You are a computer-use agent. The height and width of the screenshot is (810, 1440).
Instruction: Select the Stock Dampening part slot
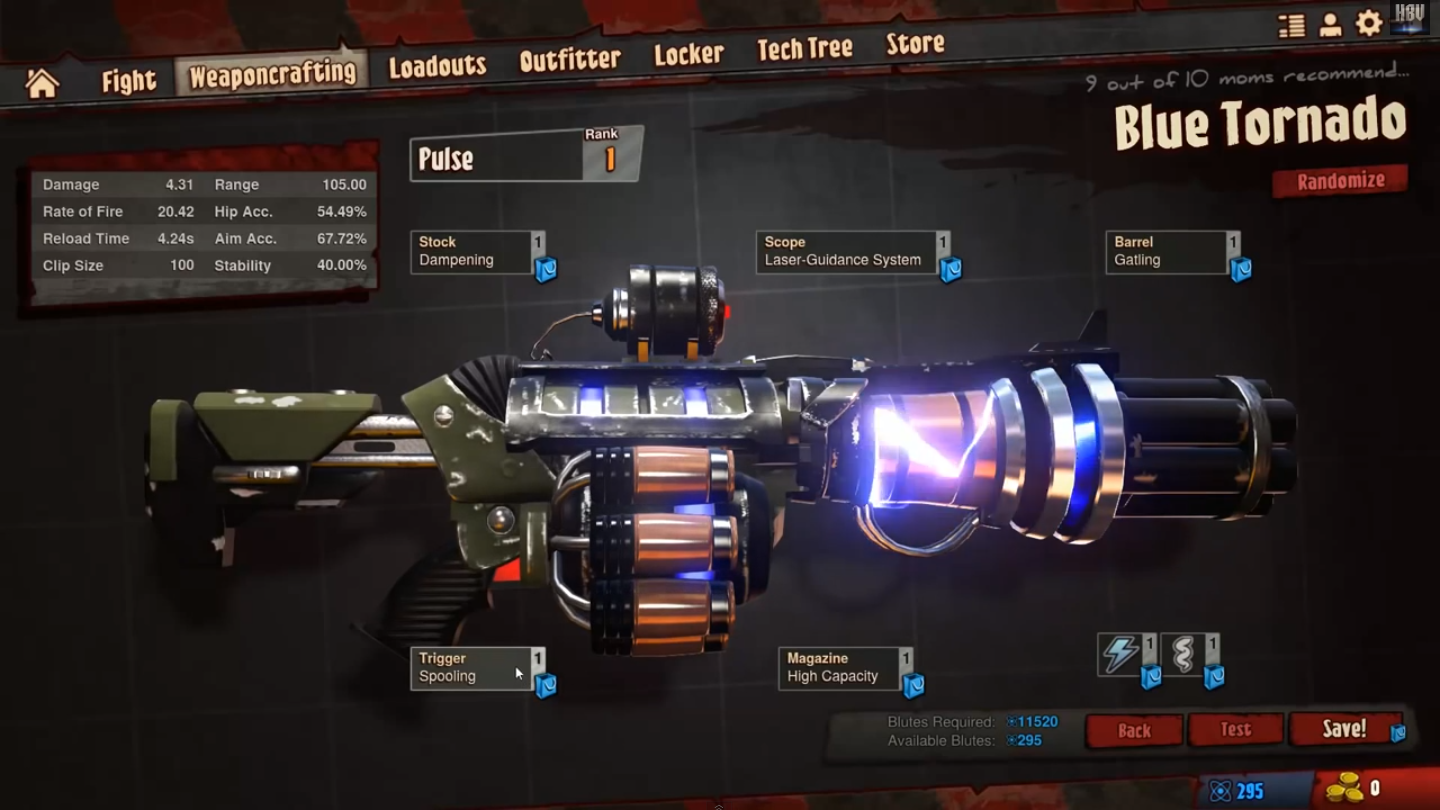(x=471, y=252)
